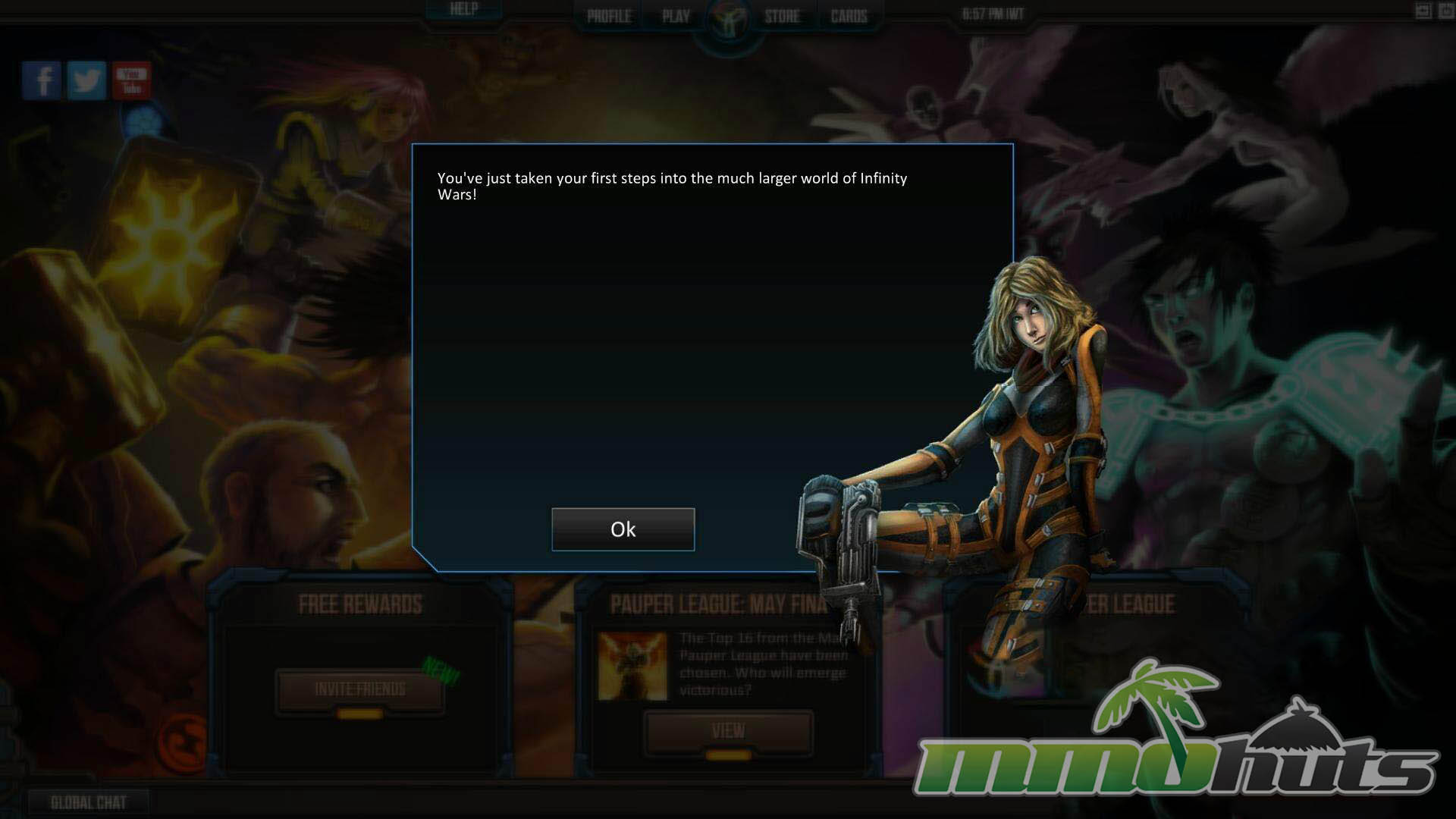Select the Pauper League news thumbnail
Viewport: 1456px width, 819px height.
tap(632, 667)
